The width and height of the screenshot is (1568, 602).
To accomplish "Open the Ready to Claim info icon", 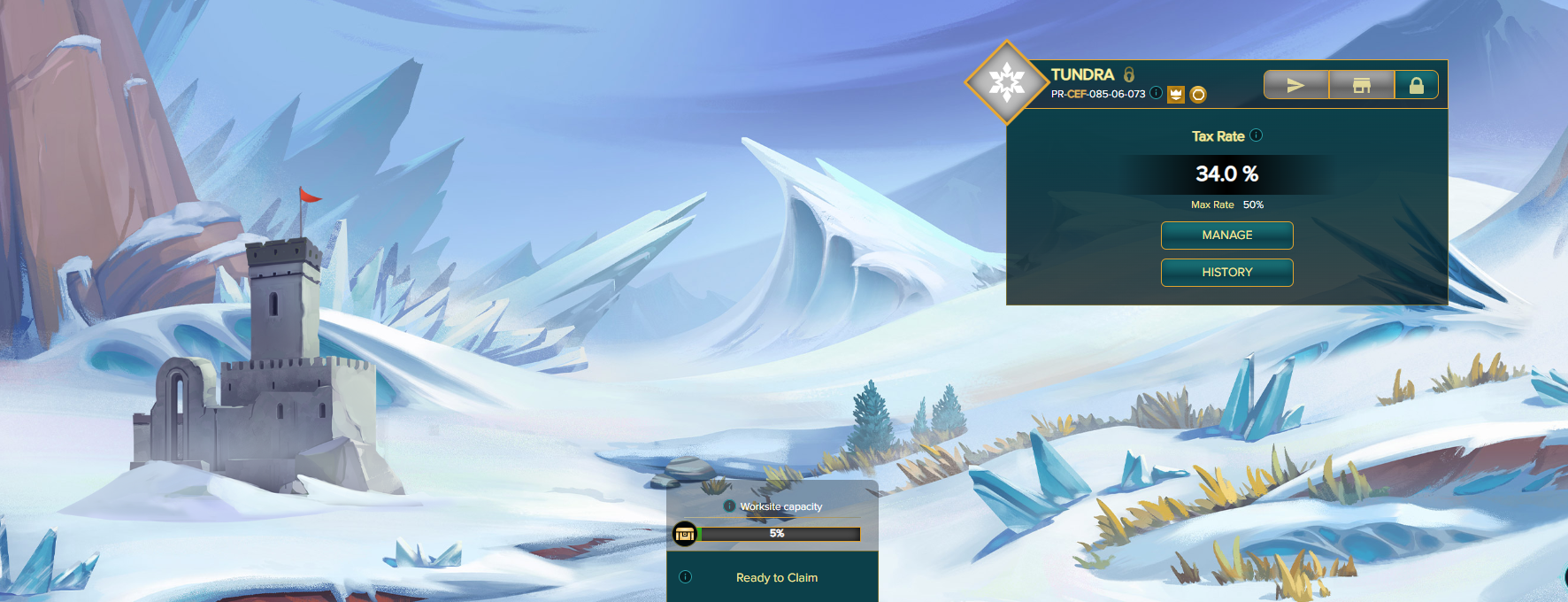I will point(685,577).
